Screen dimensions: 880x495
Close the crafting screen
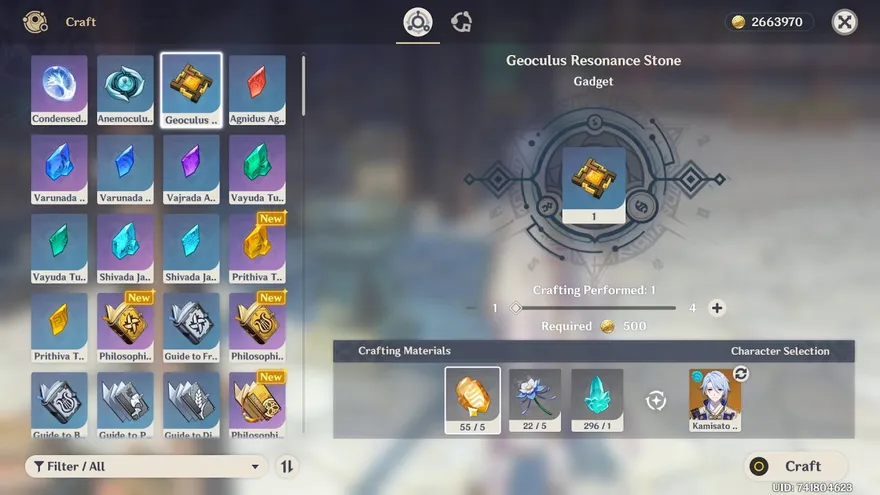tap(845, 22)
